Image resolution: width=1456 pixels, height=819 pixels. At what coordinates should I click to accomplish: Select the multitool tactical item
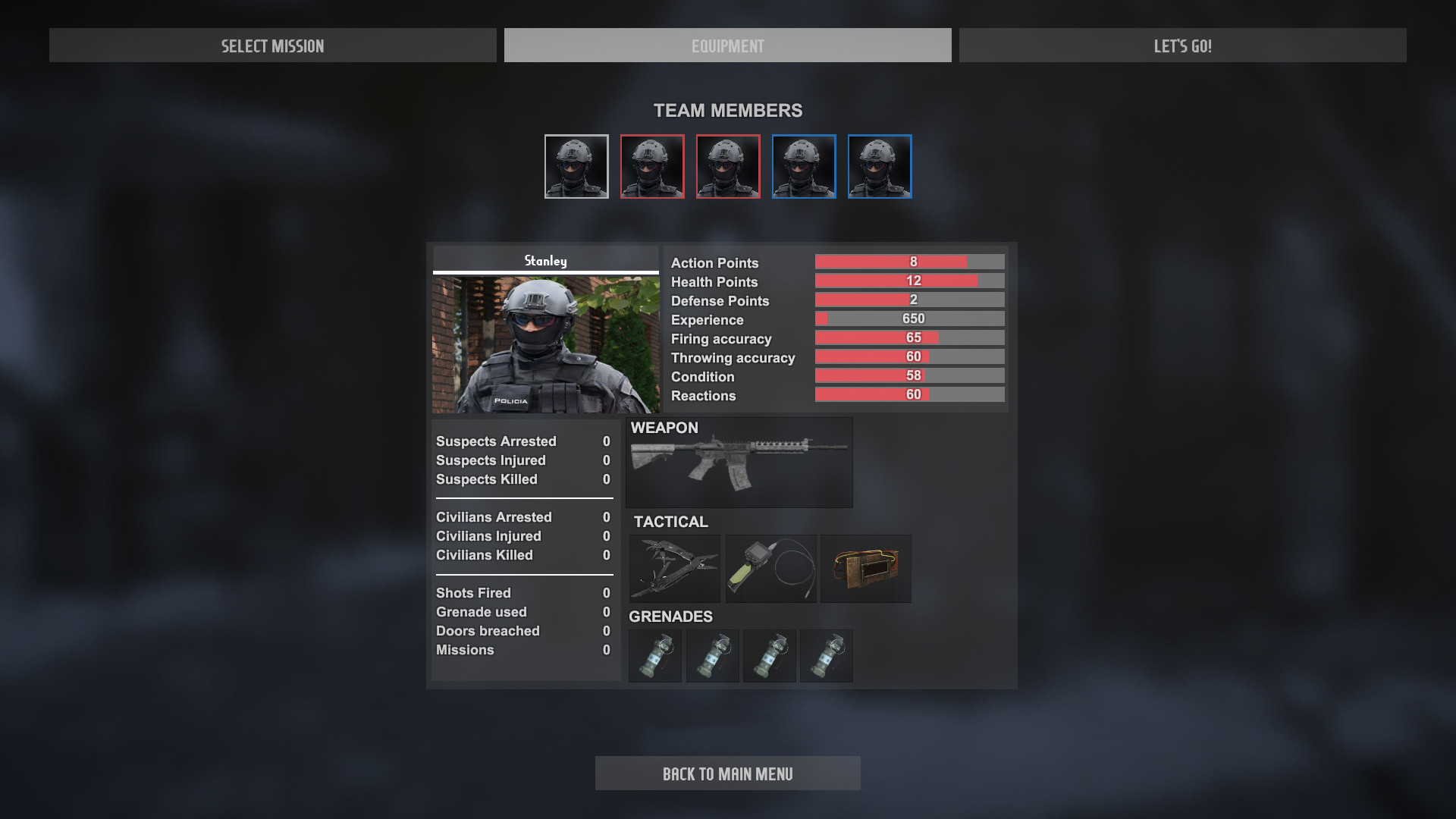pos(674,569)
